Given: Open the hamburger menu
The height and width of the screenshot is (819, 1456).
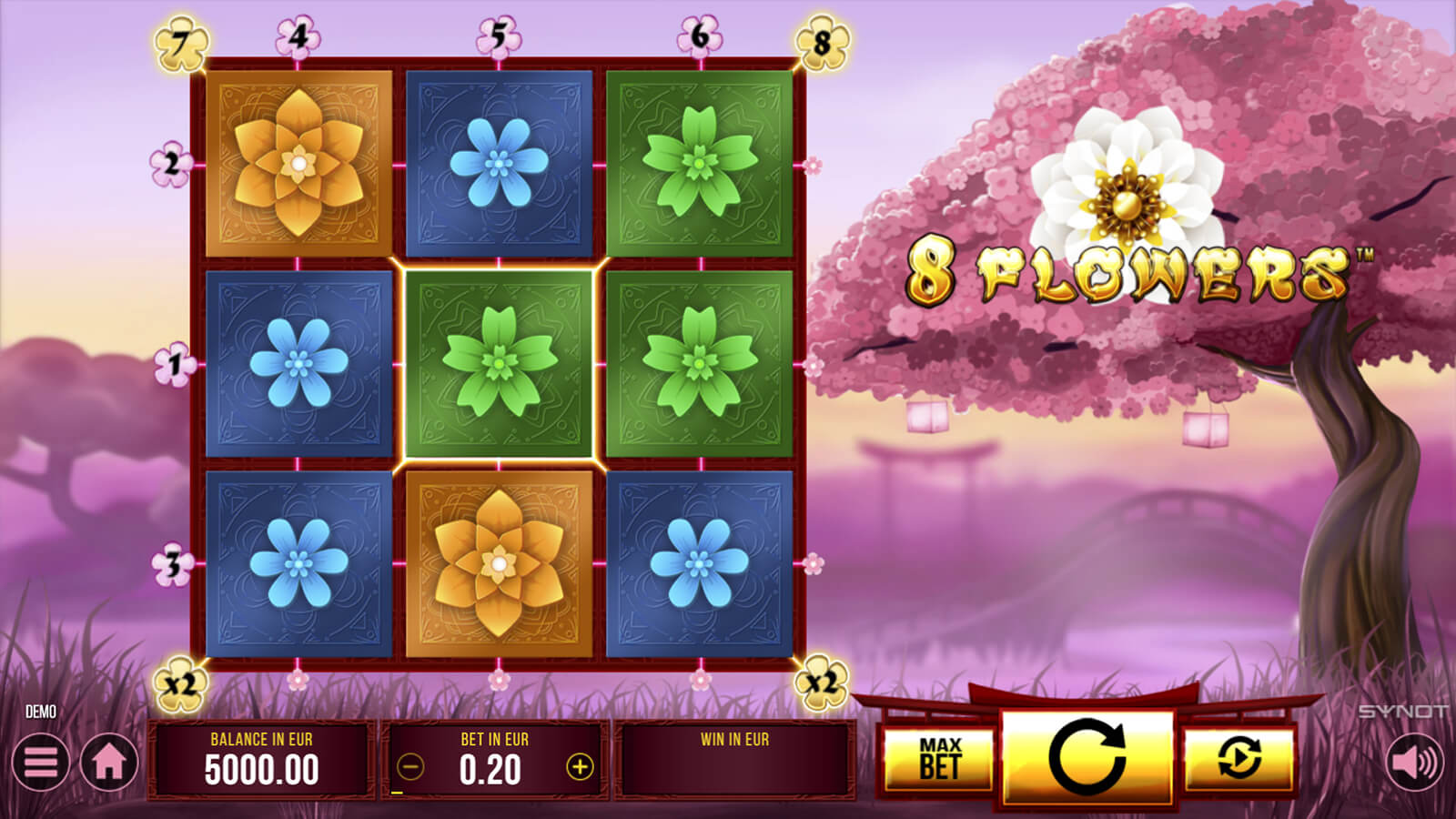Looking at the screenshot, I should coord(40,762).
